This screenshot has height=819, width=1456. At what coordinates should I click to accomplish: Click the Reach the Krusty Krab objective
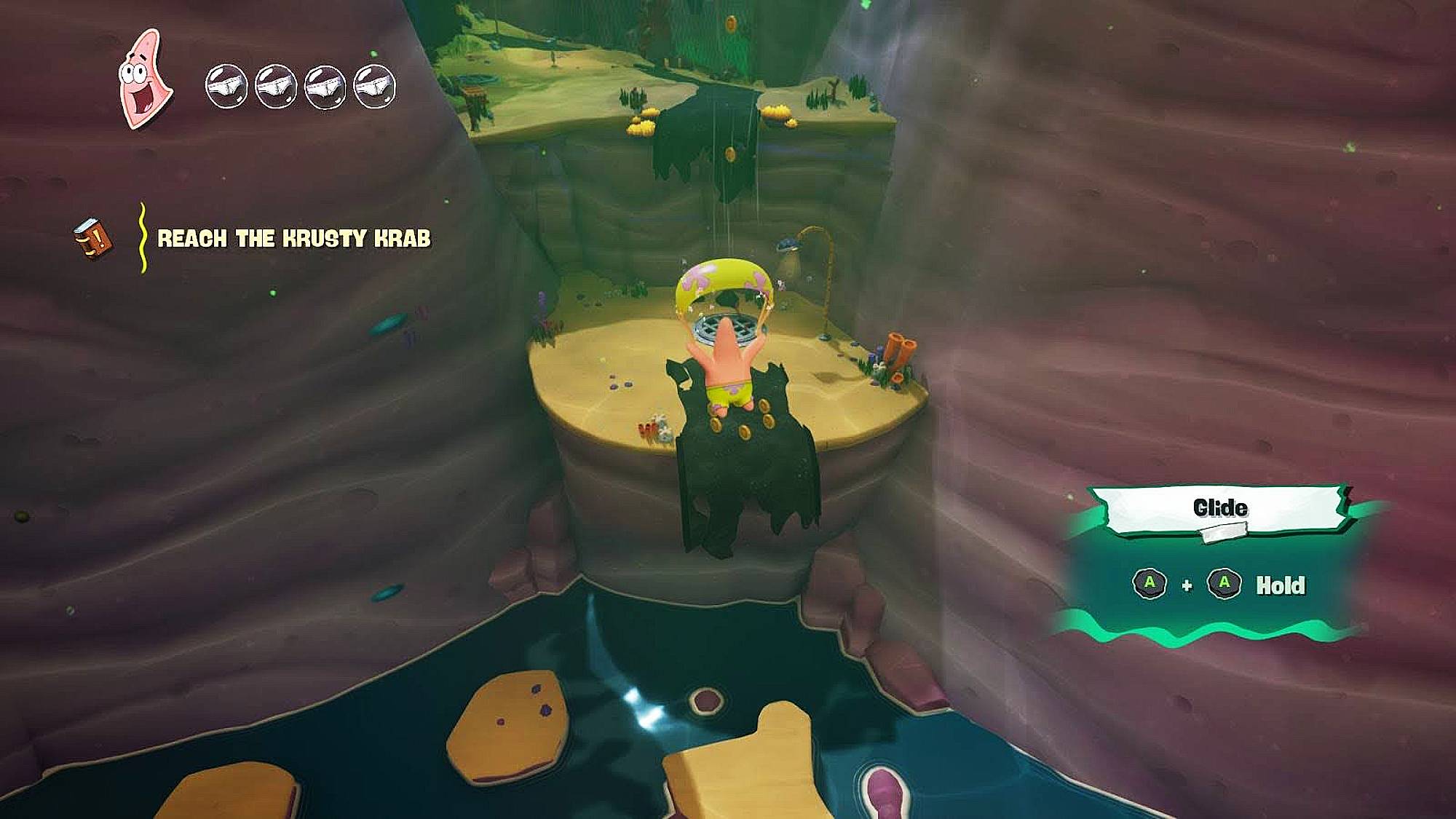pyautogui.click(x=297, y=236)
